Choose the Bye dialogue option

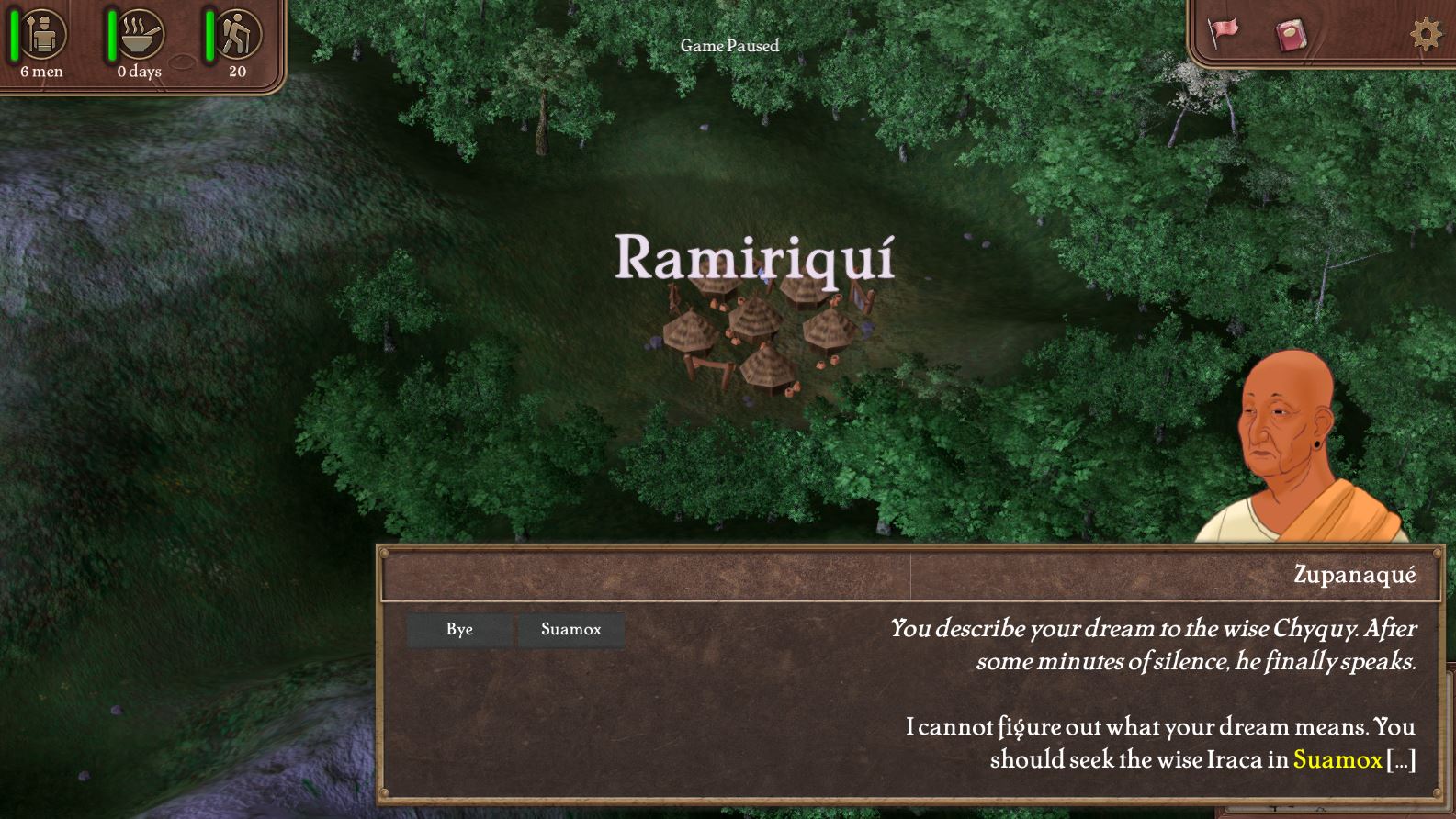tap(459, 630)
